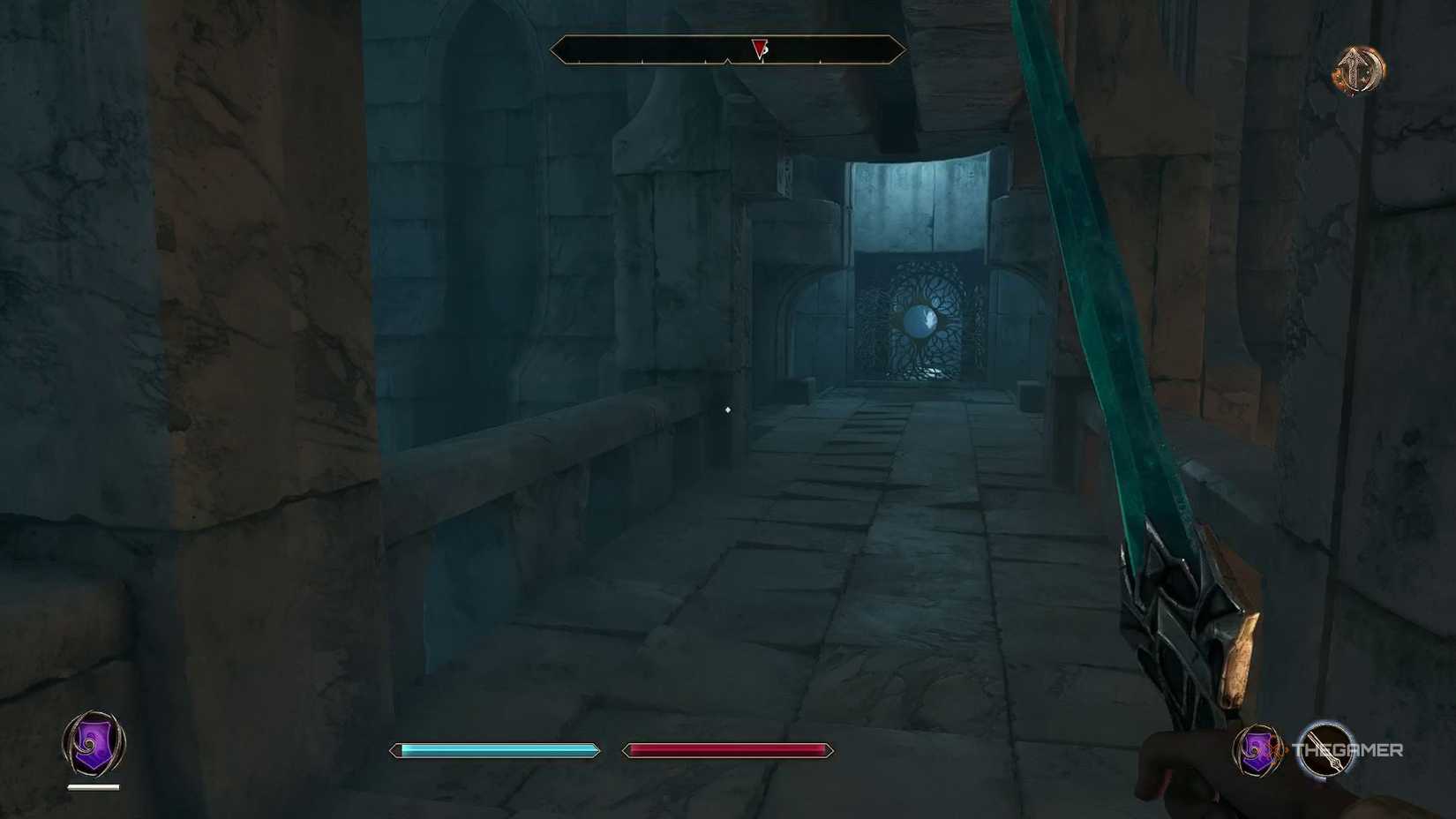
Task: Click the crosshair dot at screen center
Action: click(726, 409)
